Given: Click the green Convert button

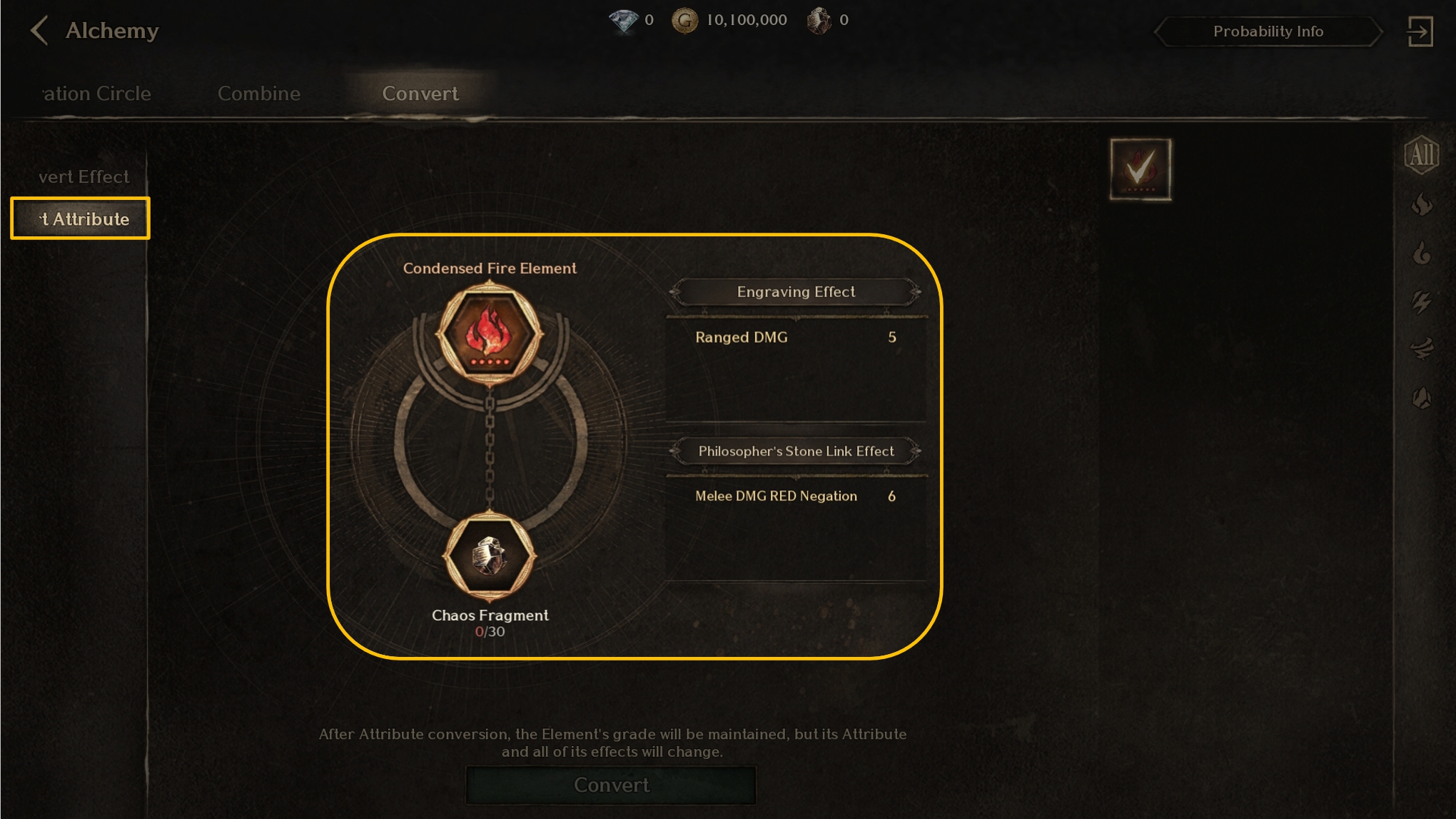Looking at the screenshot, I should click(x=611, y=785).
